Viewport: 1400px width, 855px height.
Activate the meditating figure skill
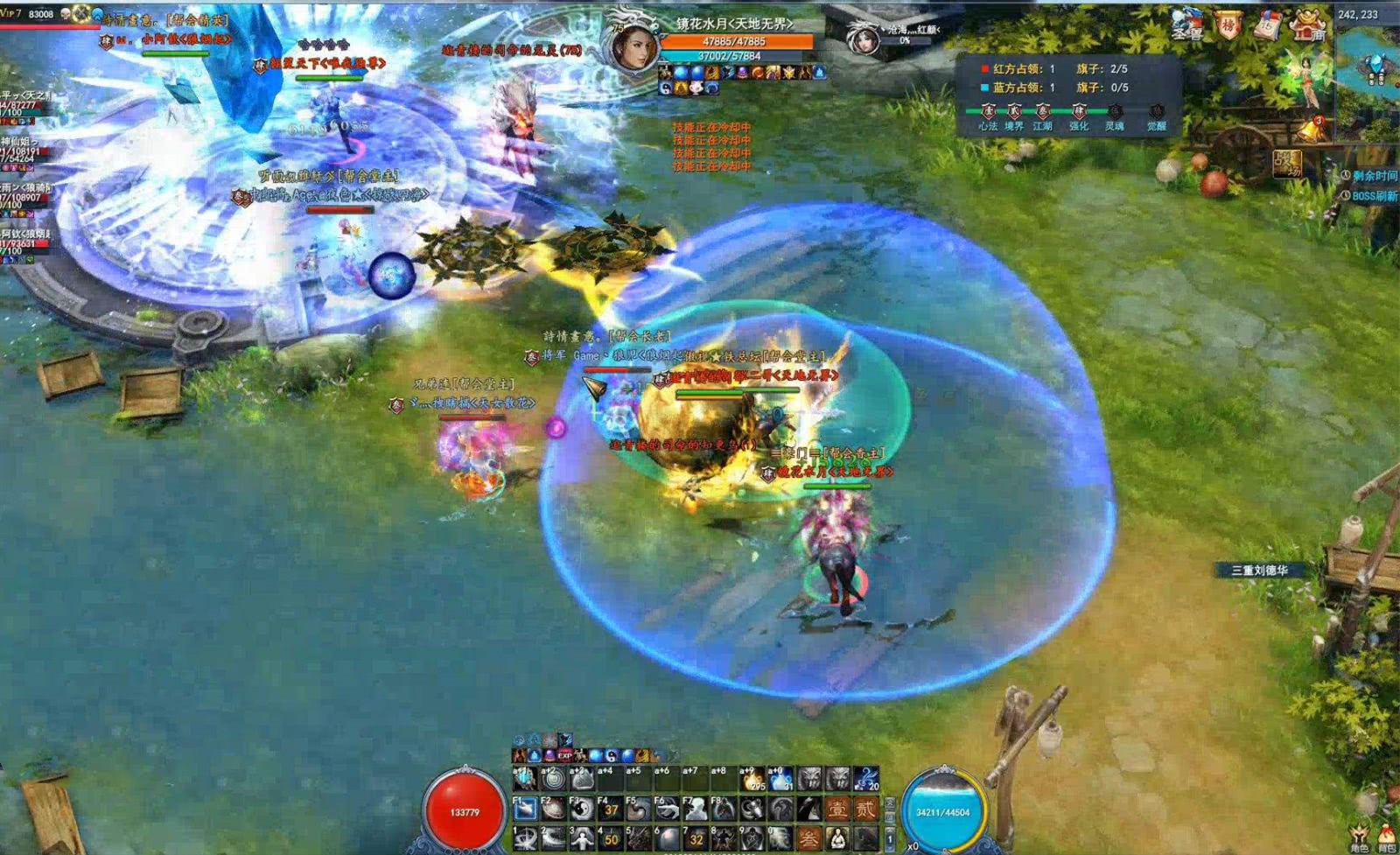837,838
